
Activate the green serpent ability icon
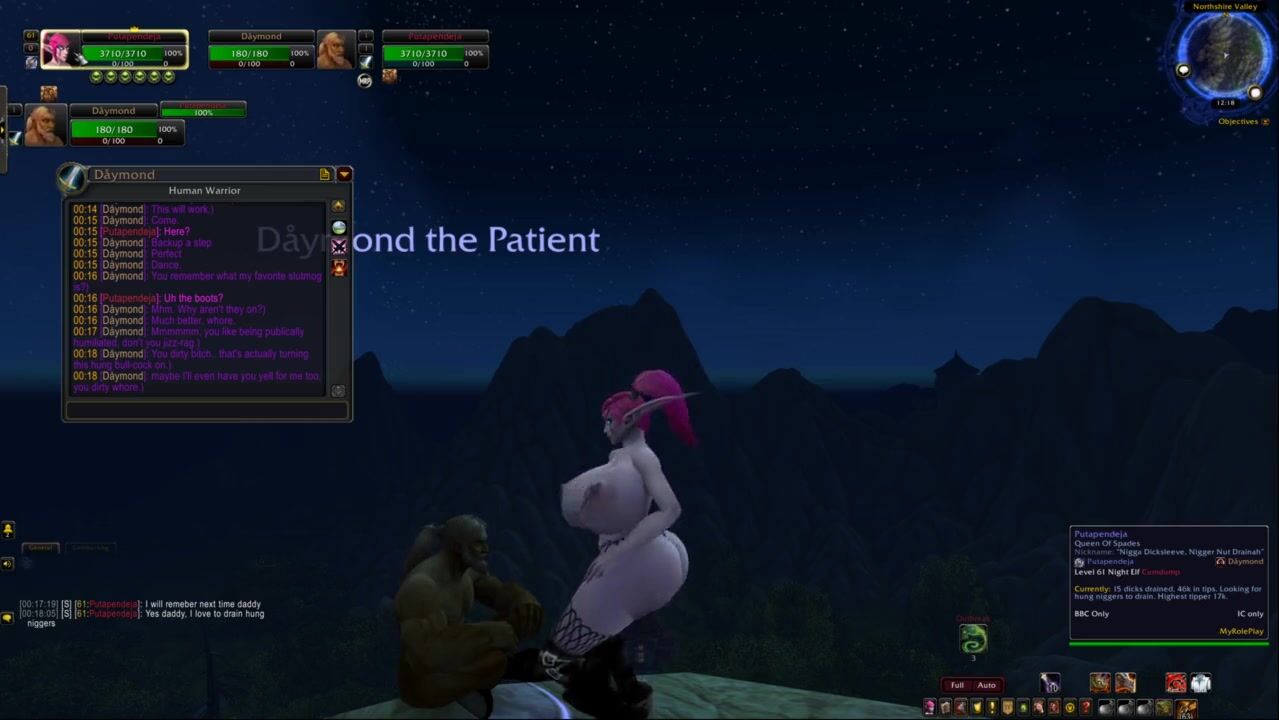coord(973,638)
